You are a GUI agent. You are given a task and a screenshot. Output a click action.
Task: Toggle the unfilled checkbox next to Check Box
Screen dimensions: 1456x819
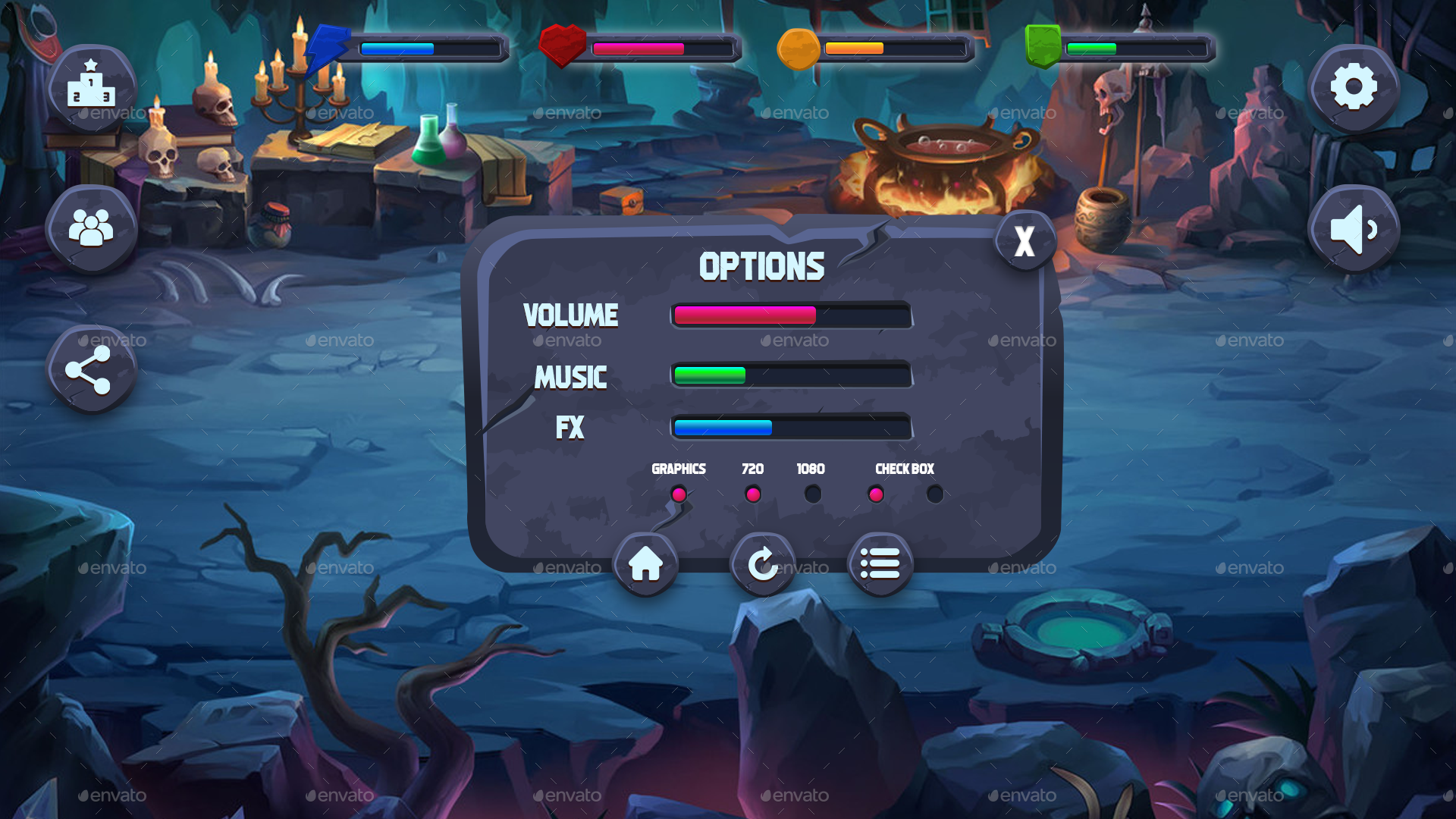click(x=934, y=494)
